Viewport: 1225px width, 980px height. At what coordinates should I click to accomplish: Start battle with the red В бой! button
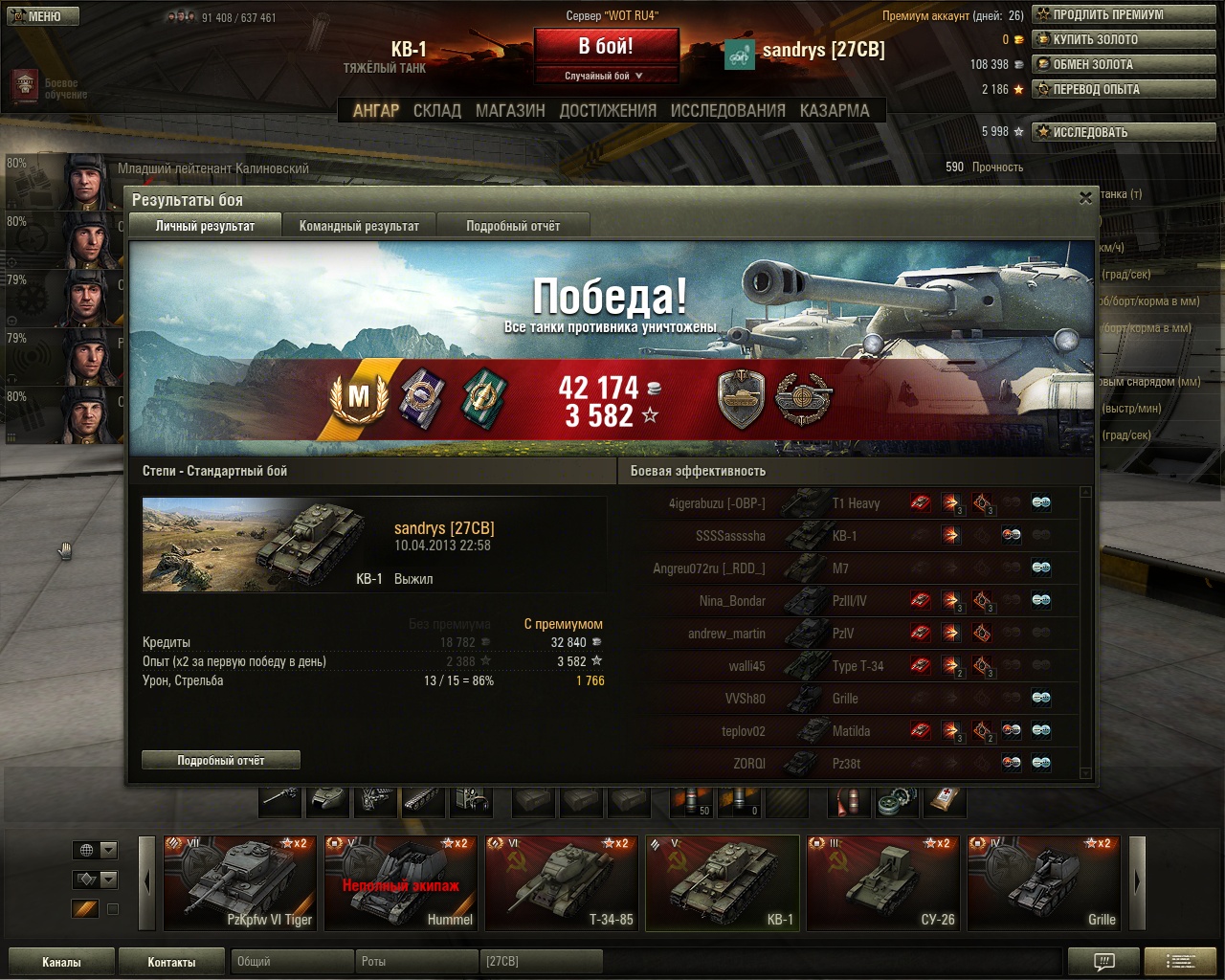click(606, 47)
